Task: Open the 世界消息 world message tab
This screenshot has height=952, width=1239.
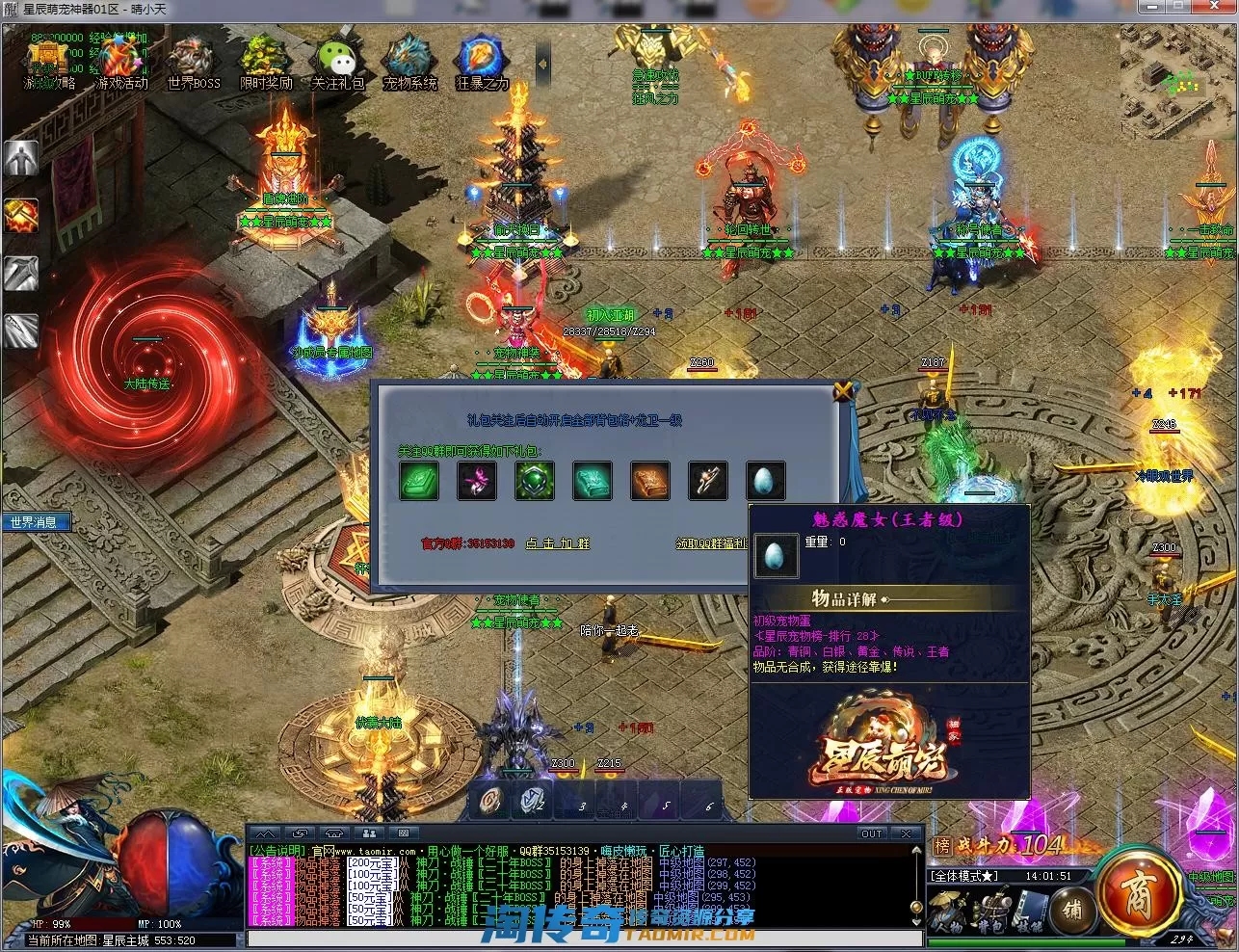Action: [35, 522]
